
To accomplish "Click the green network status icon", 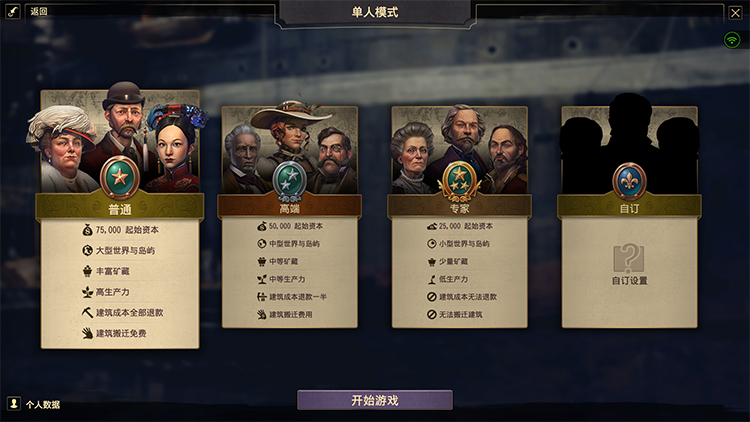I will tap(733, 40).
